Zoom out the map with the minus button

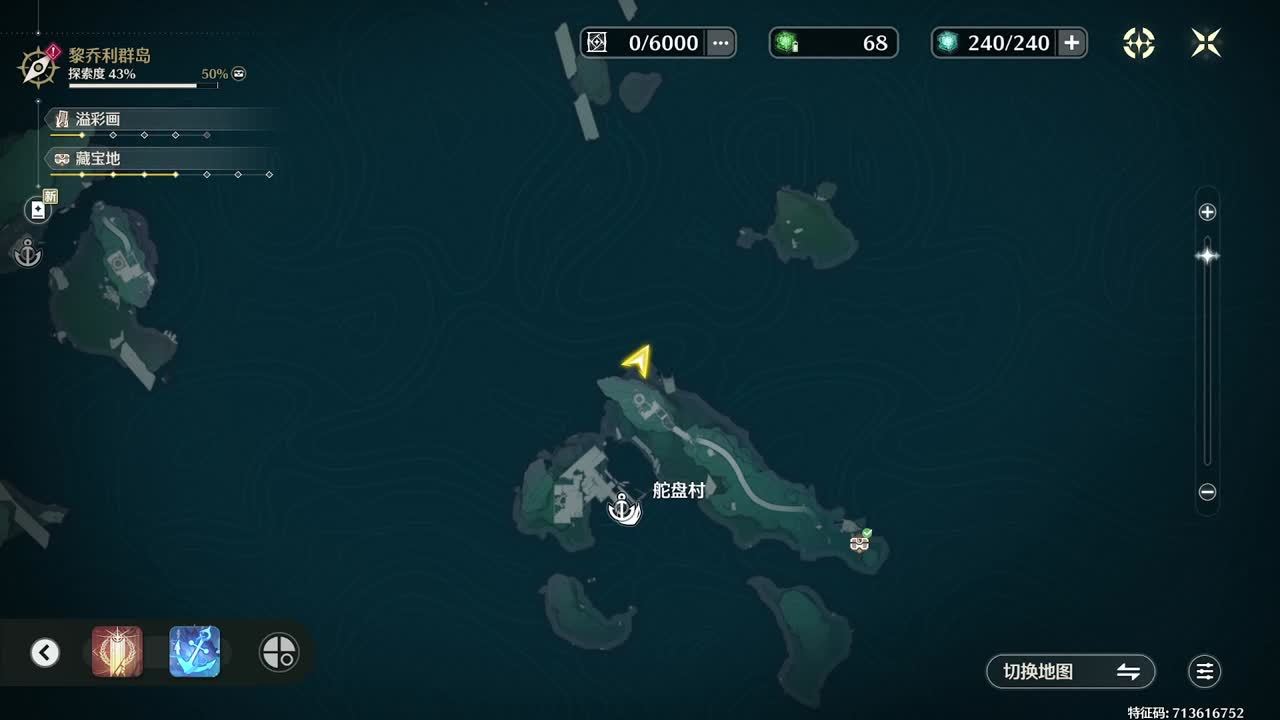(1207, 492)
